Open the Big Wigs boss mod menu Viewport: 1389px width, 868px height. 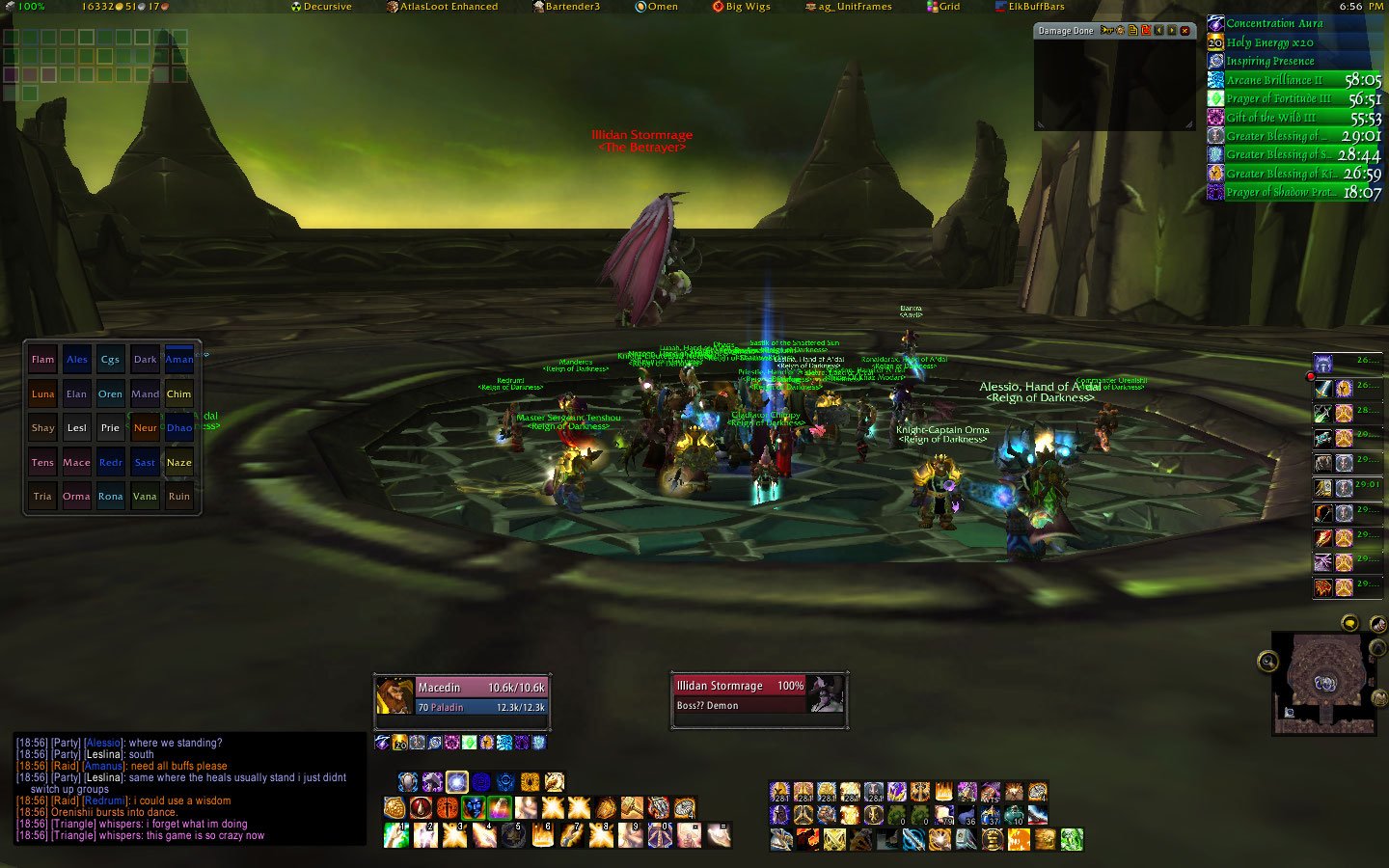coord(742,7)
